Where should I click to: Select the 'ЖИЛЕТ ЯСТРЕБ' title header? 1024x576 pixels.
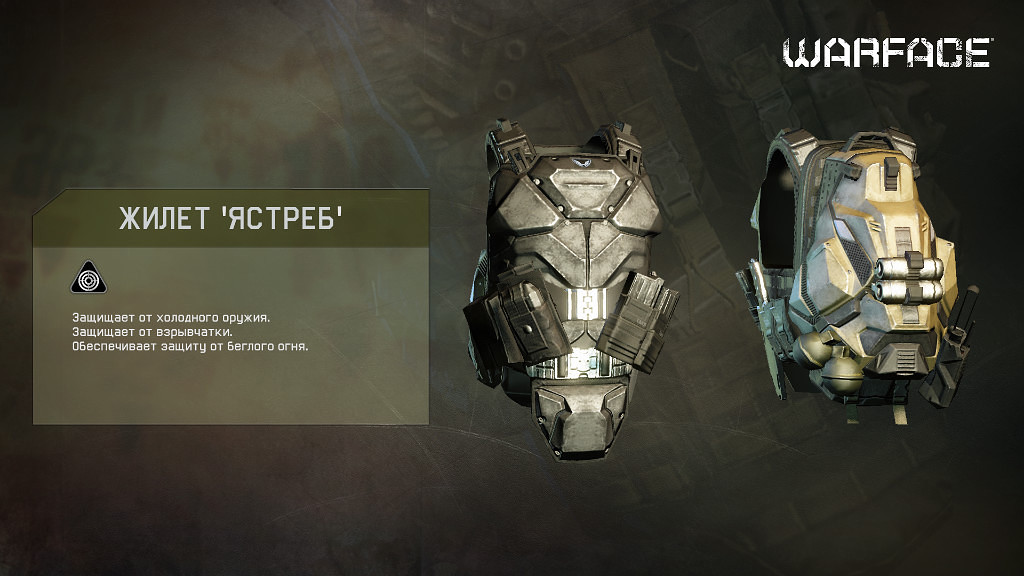click(x=231, y=219)
